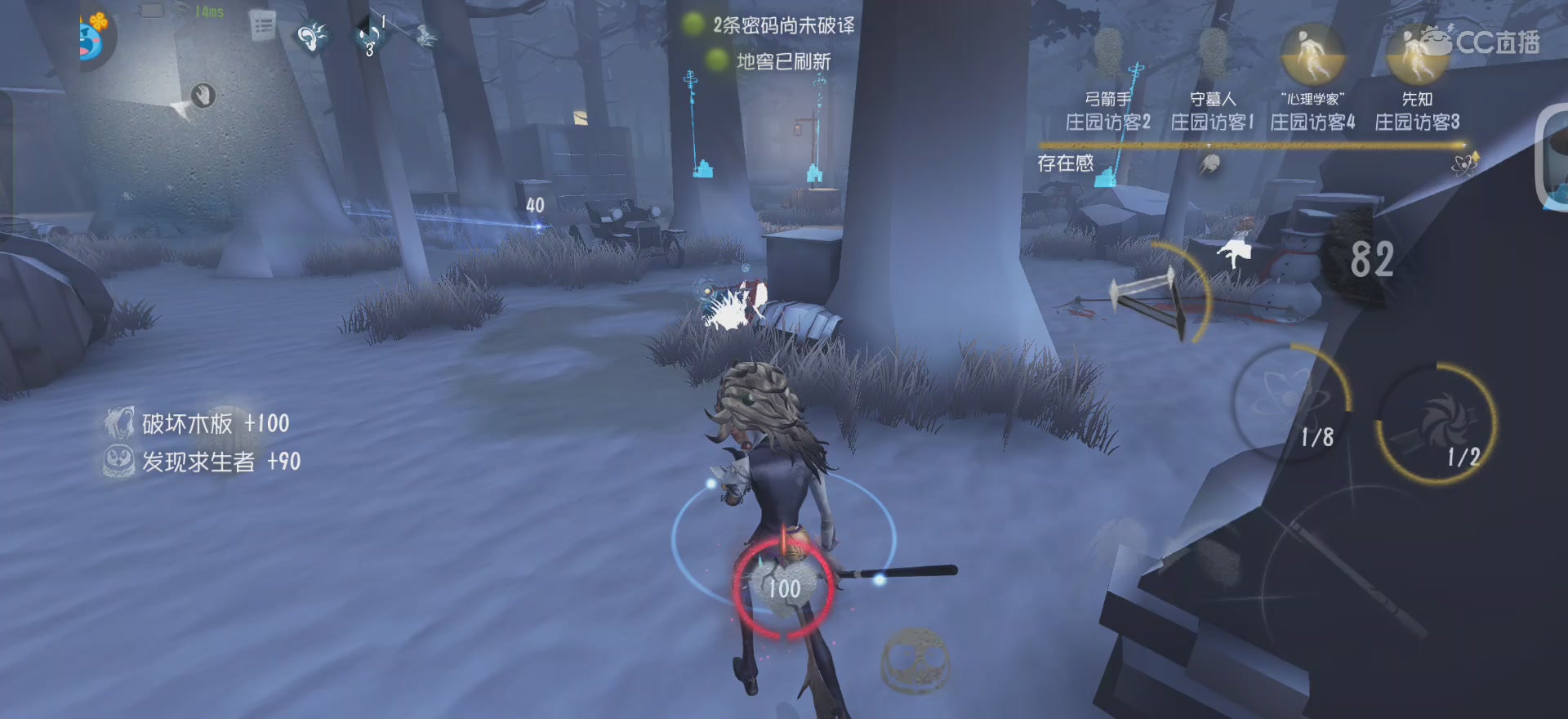Screen dimensions: 1568x719
Task: Tap the network signal 14ms indicator
Action: click(206, 11)
